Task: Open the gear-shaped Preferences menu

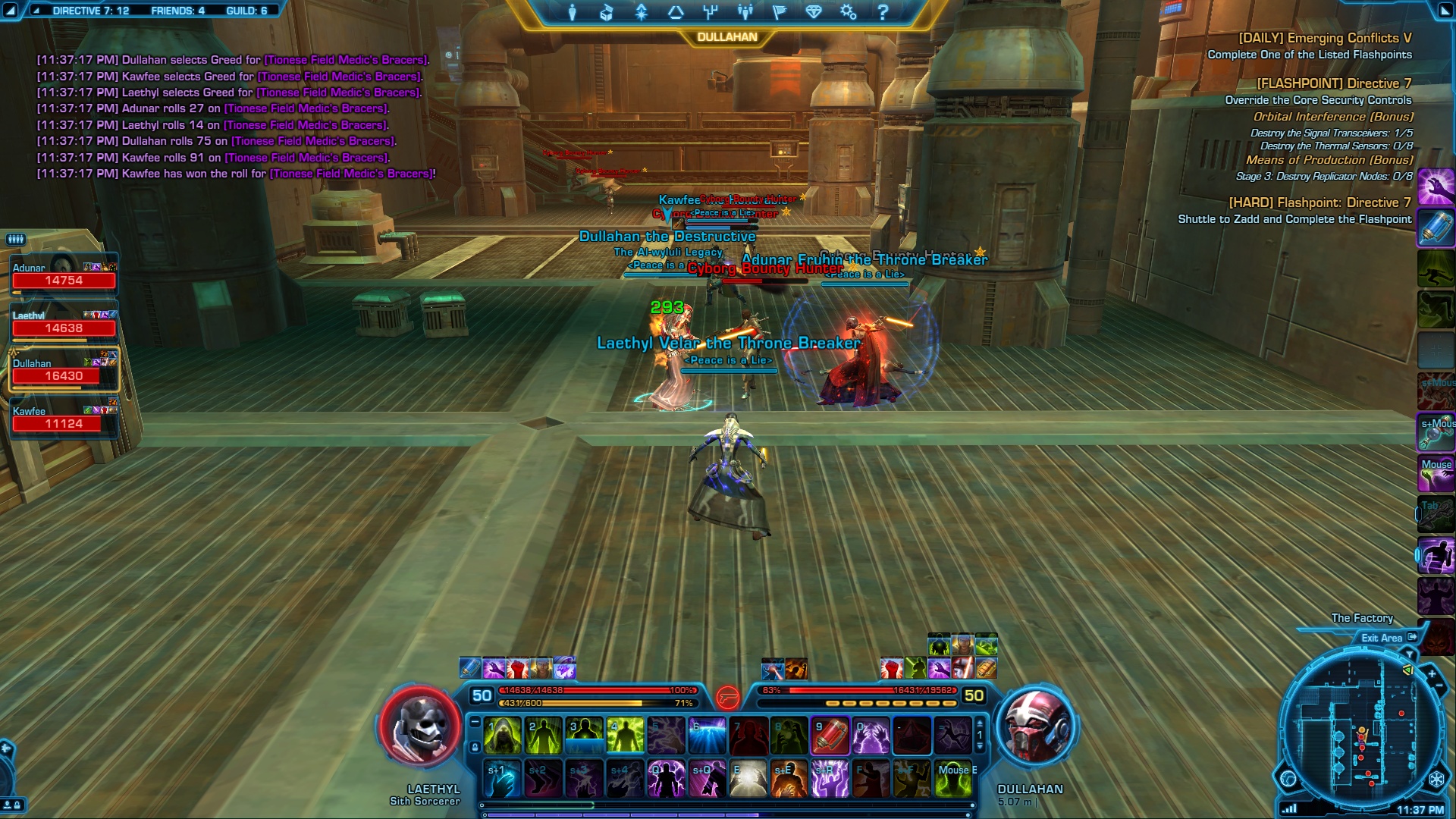Action: click(x=848, y=12)
